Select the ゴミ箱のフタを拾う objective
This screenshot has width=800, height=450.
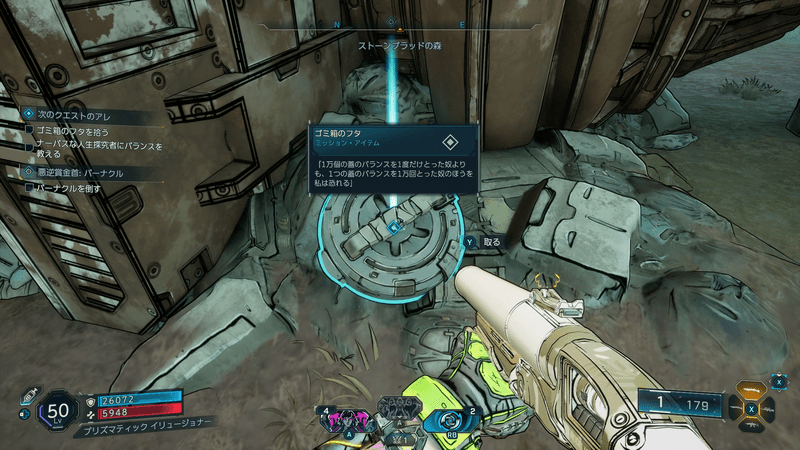(72, 131)
